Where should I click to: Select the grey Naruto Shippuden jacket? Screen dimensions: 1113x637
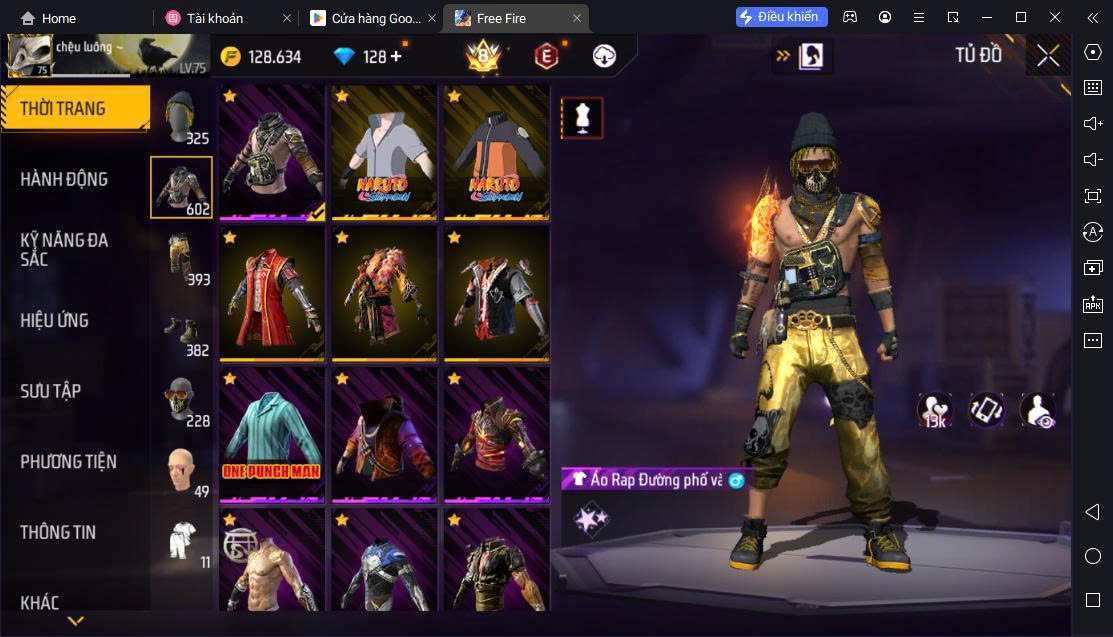[x=384, y=152]
